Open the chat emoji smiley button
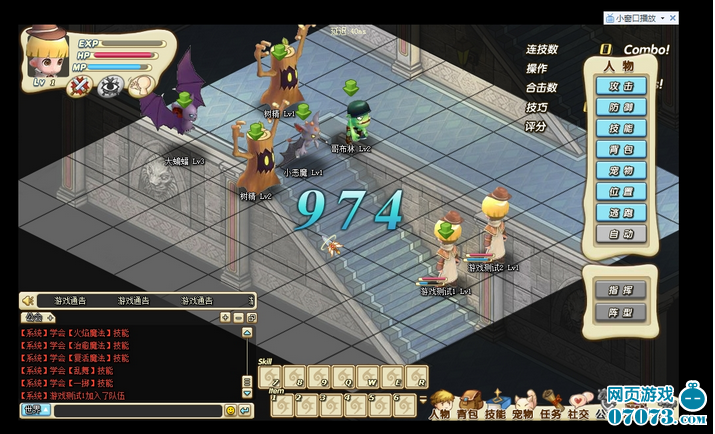This screenshot has width=715, height=434. point(231,411)
